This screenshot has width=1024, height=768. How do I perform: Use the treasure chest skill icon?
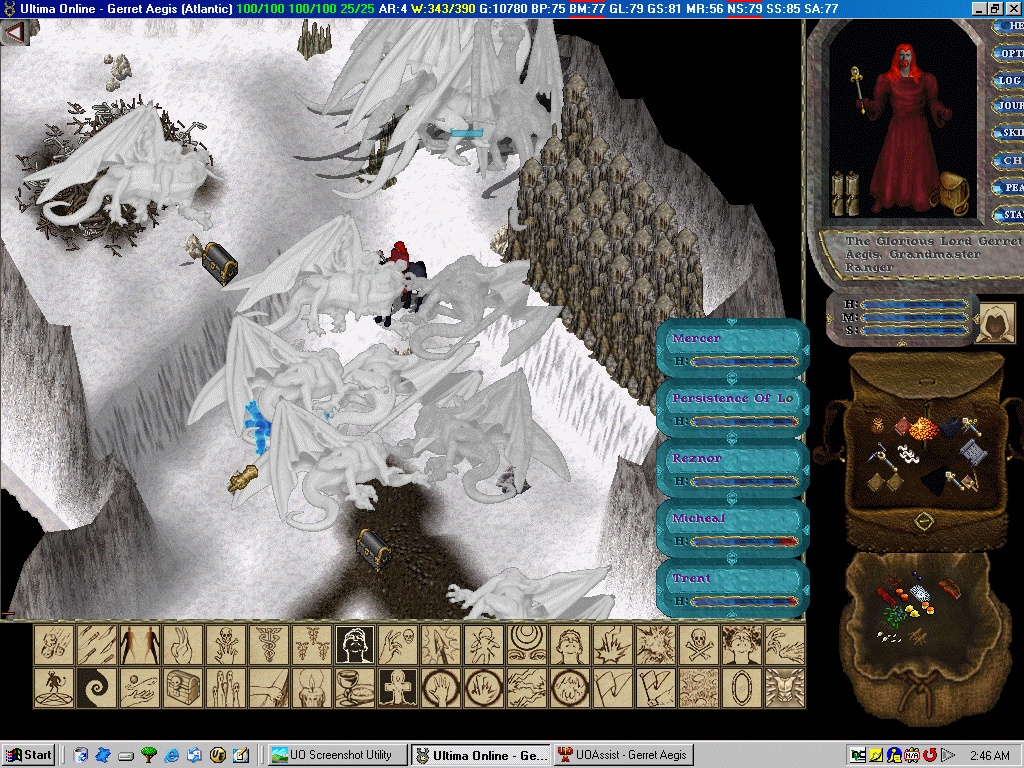184,687
